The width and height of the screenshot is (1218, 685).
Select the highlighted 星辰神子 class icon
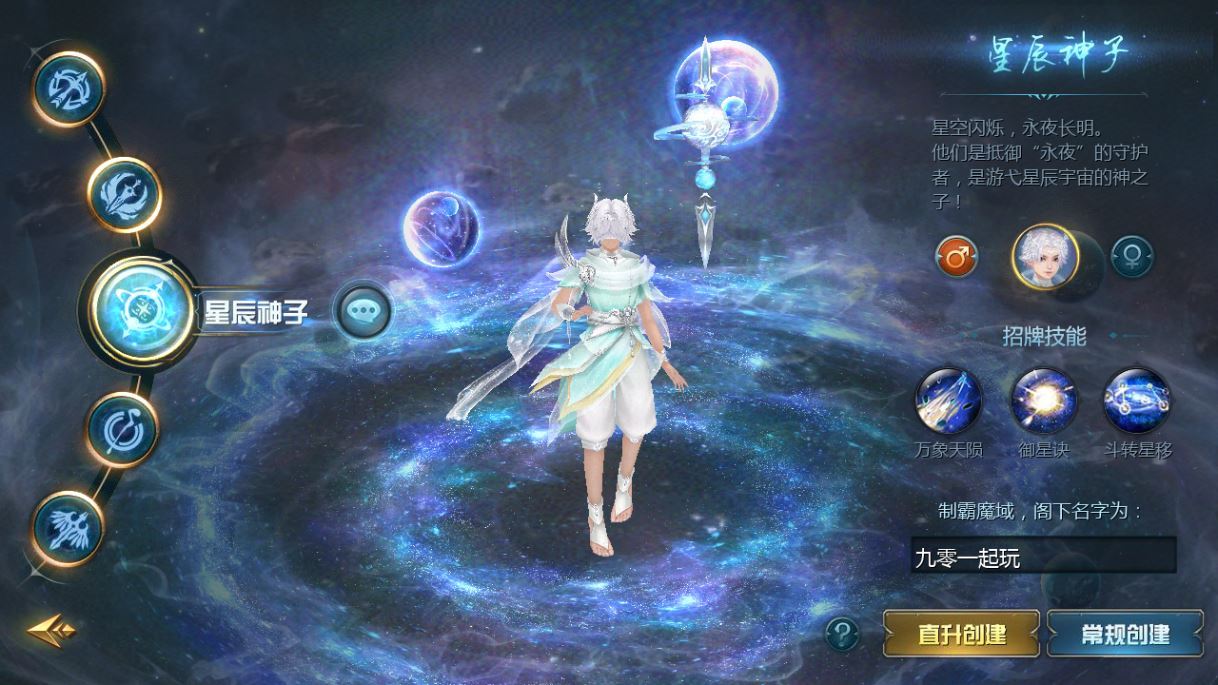click(139, 310)
